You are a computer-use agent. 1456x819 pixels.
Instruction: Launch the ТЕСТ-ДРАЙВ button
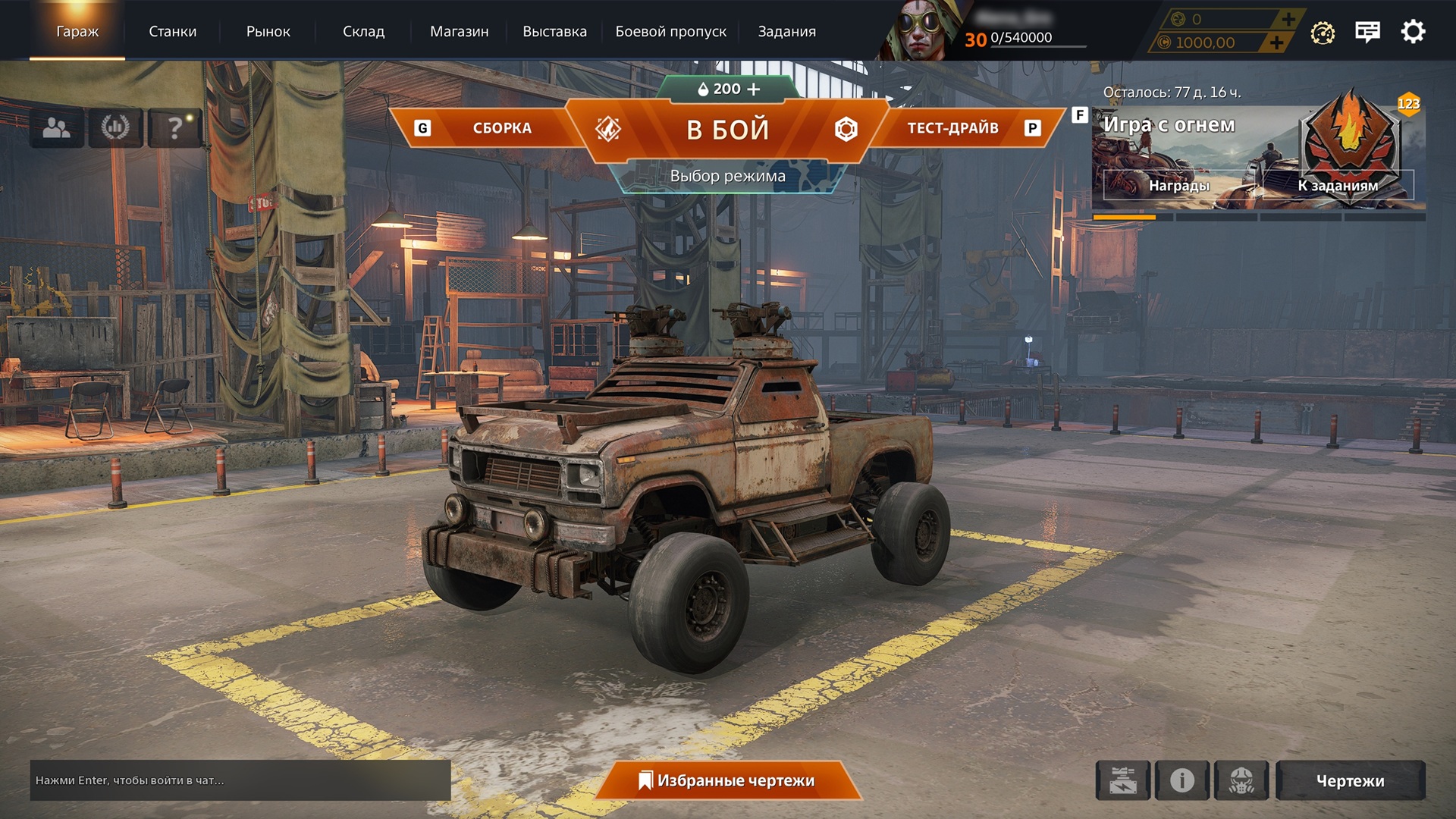(952, 128)
